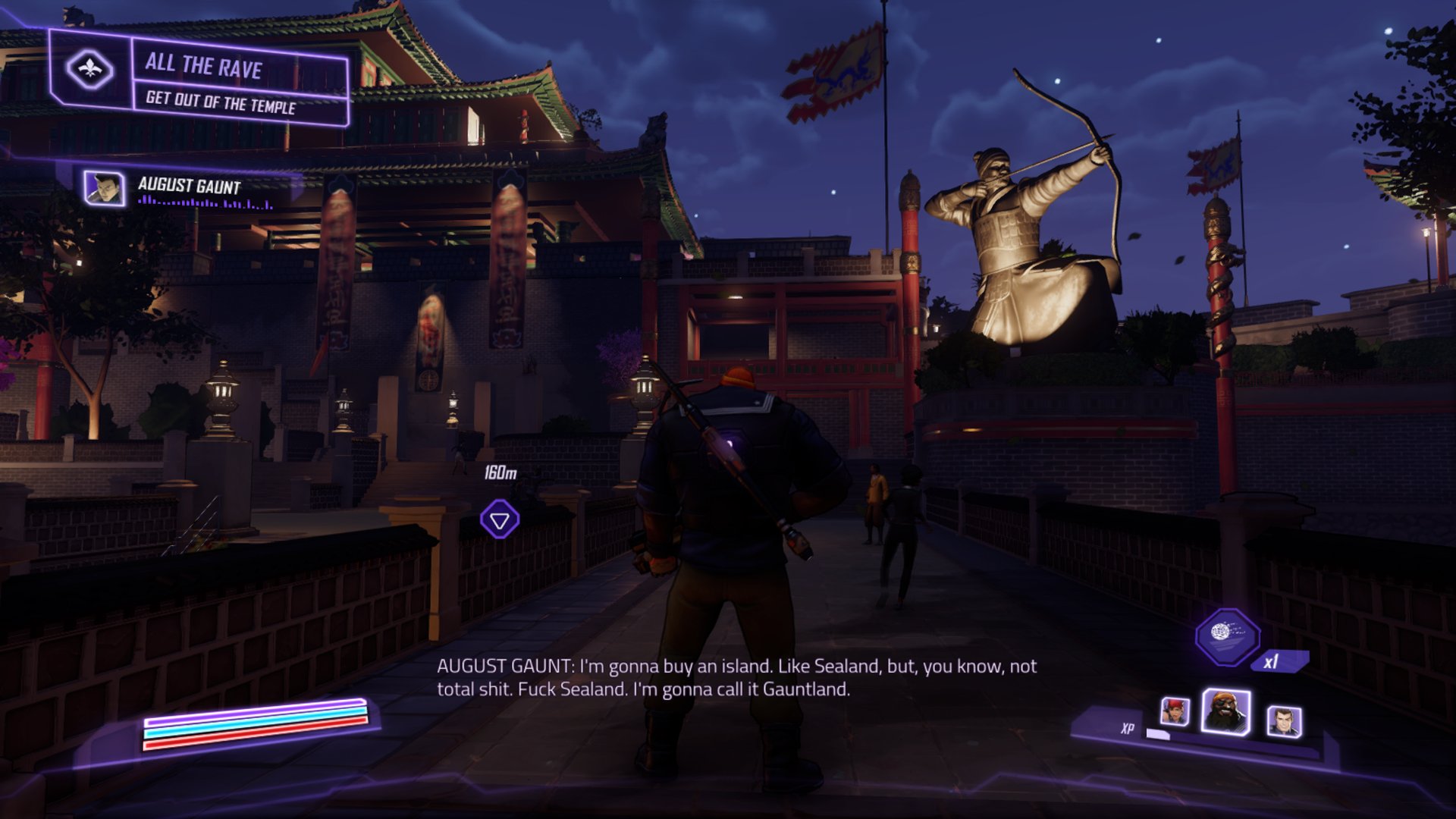1456x819 pixels.
Task: Switch to the red-bandana woman agent portrait
Action: pyautogui.click(x=1175, y=712)
